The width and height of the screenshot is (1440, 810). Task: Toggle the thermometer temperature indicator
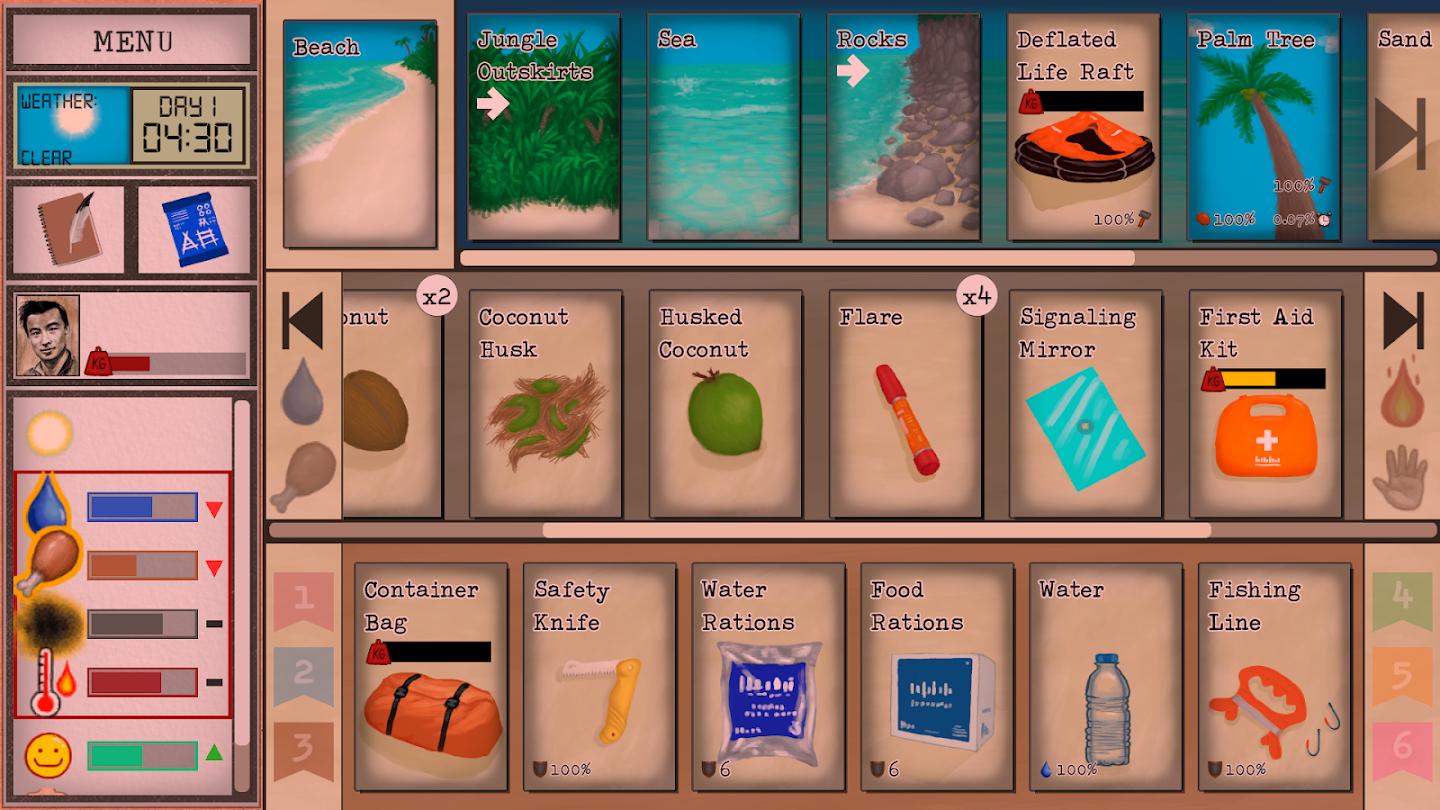click(45, 682)
